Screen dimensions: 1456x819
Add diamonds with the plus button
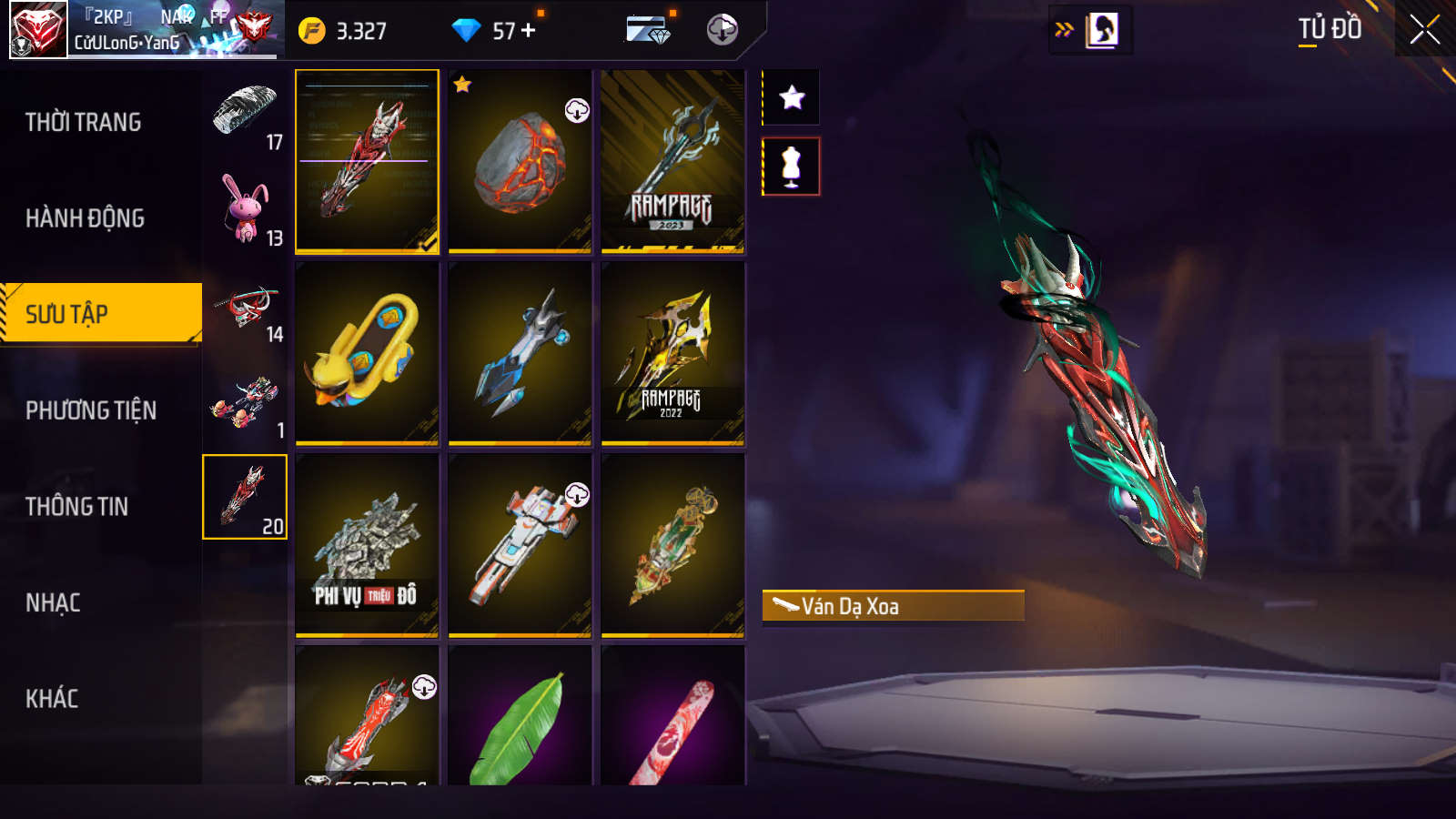[529, 31]
